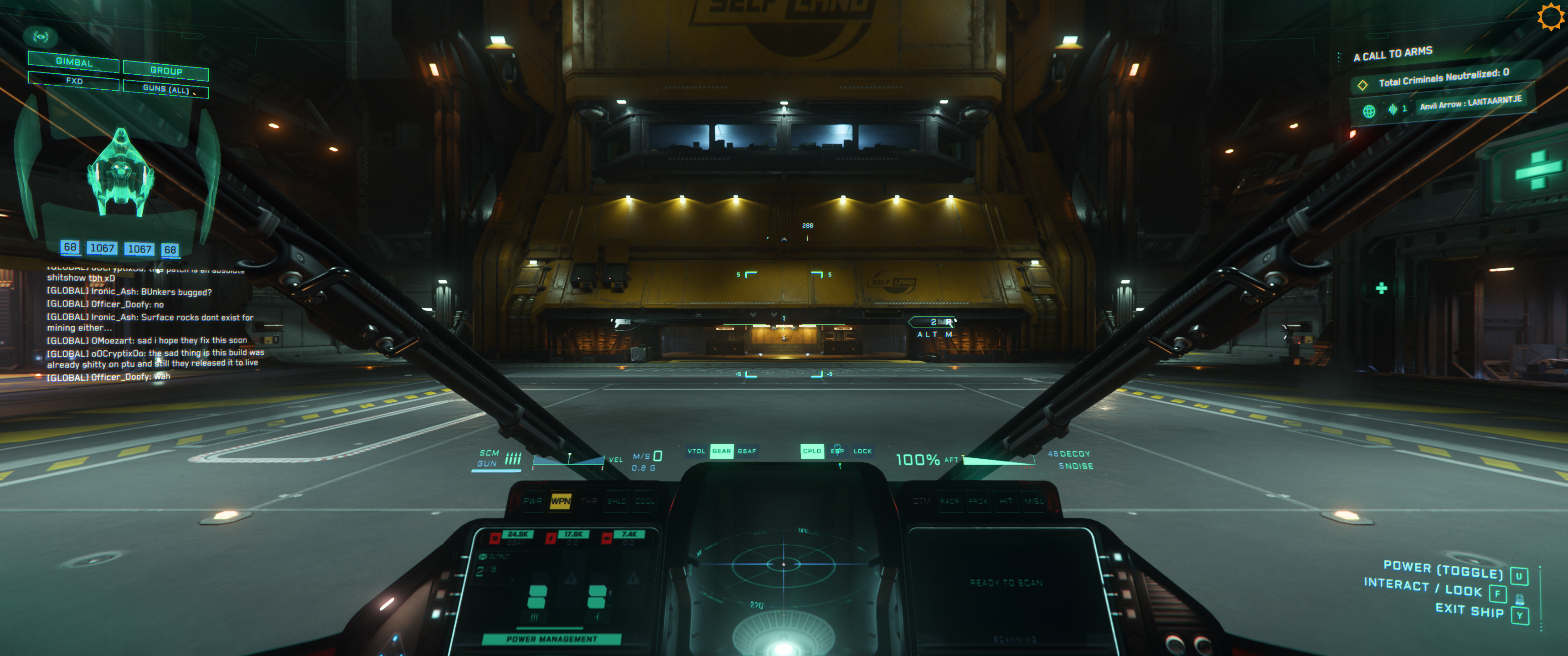Viewport: 1568px width, 656px height.
Task: Click the FXD gimbal mode setting
Action: pos(74,80)
